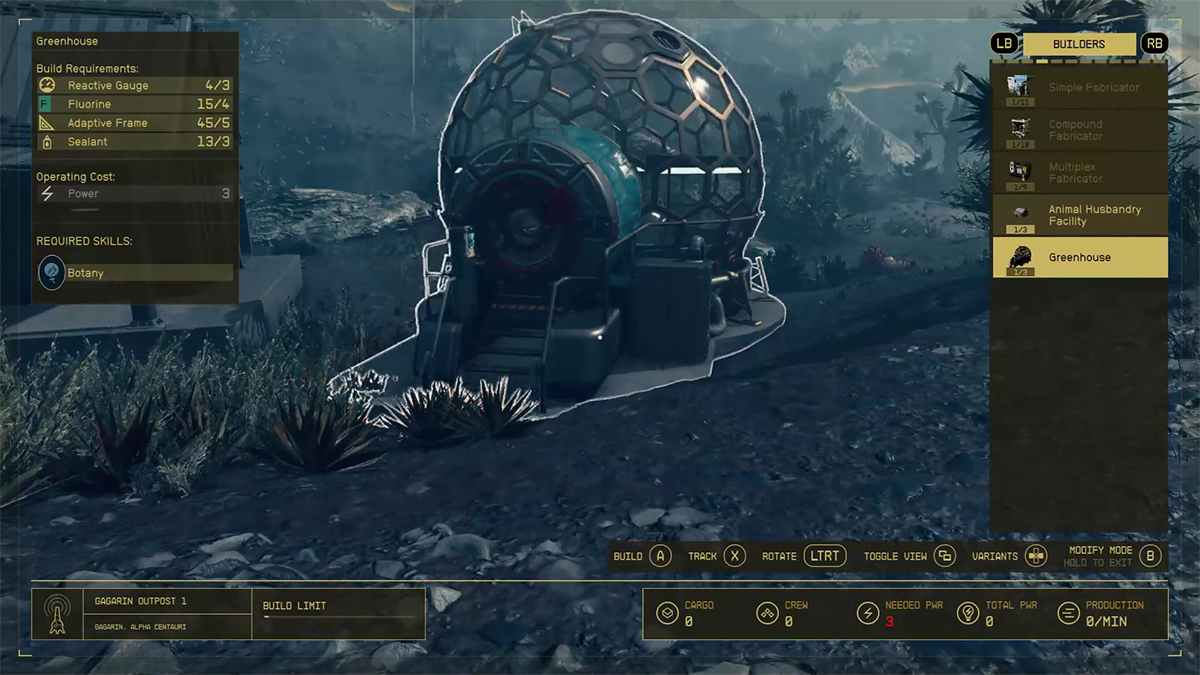Open the Builders category tab
1200x675 pixels.
coord(1079,44)
